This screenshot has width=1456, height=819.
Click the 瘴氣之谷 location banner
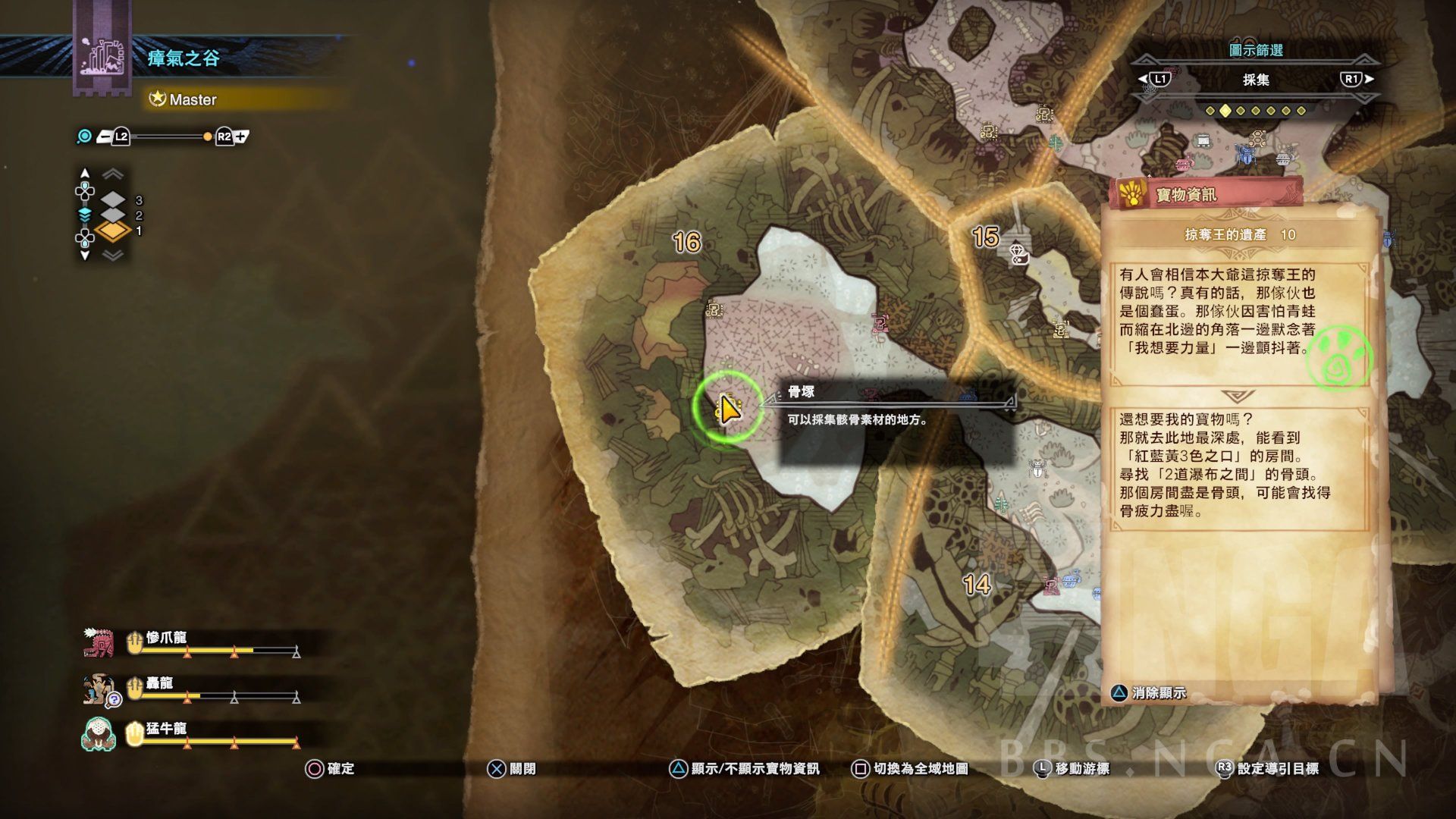(183, 58)
